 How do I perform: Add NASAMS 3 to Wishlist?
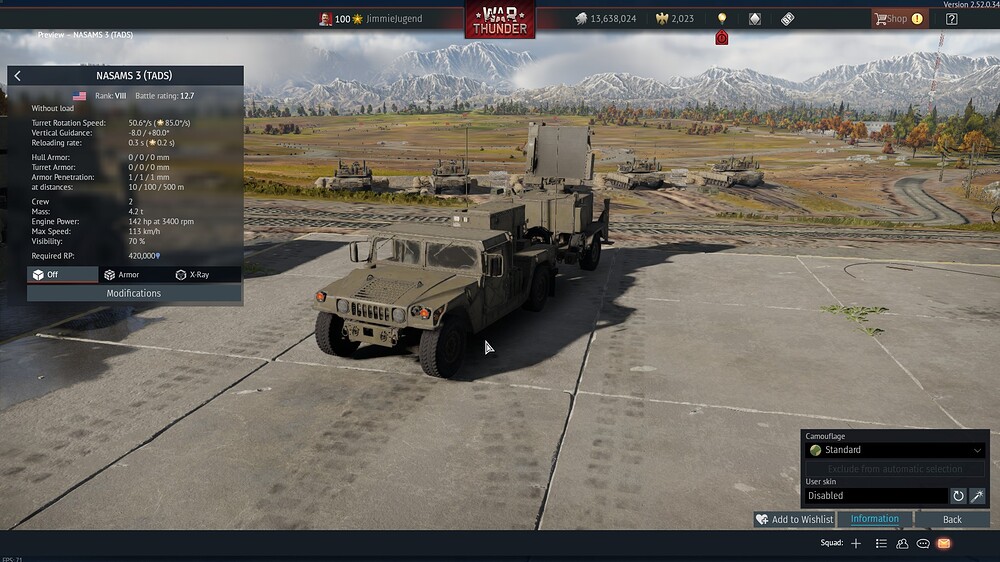795,519
